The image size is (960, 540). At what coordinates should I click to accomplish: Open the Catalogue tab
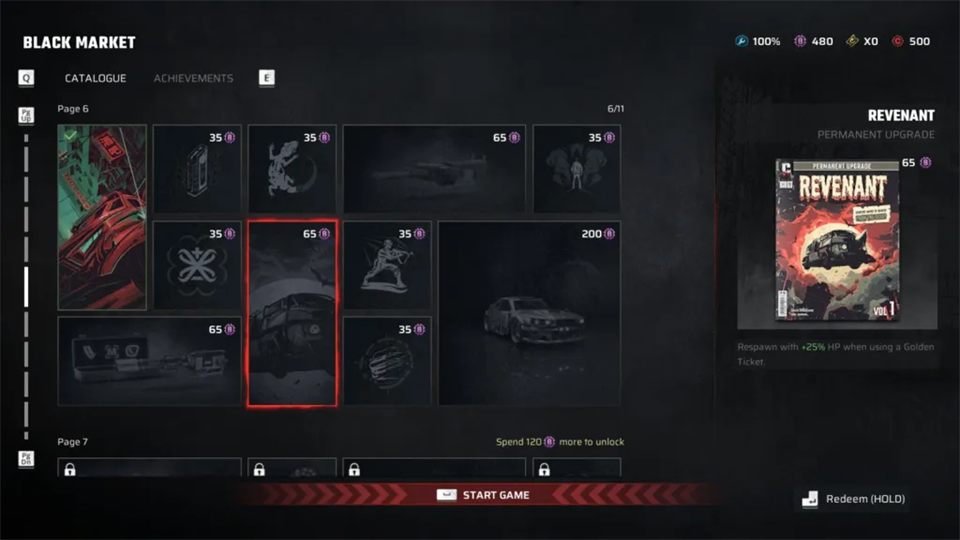coord(95,78)
